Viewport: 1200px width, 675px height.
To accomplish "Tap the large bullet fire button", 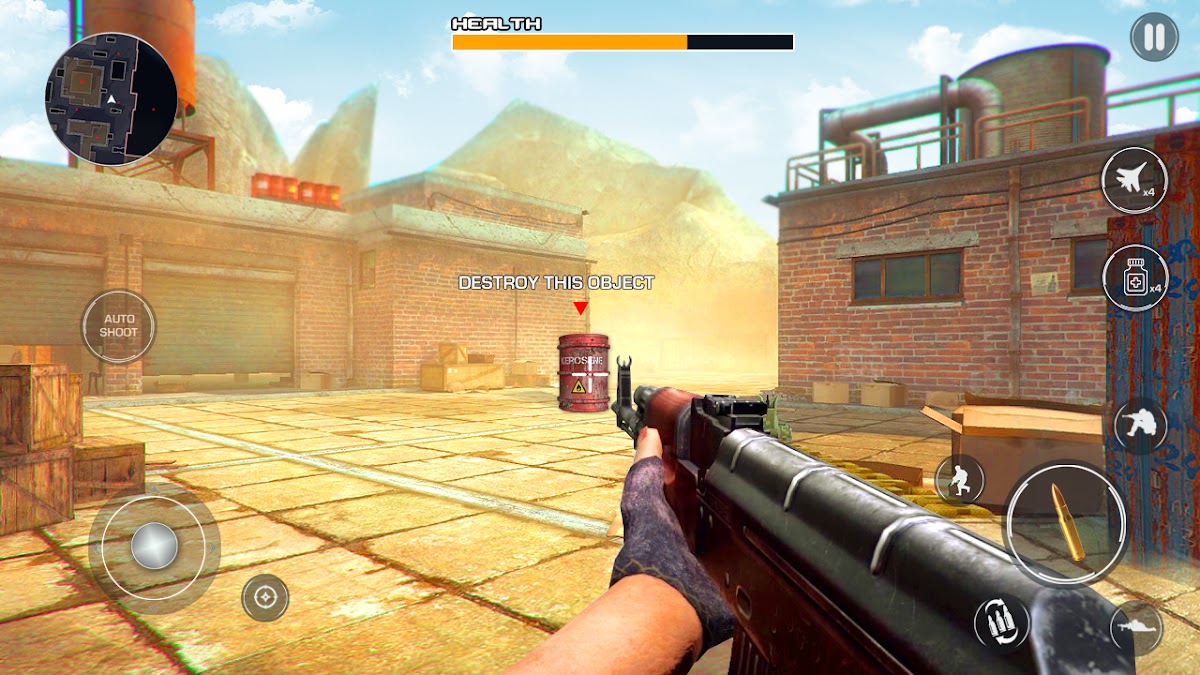I will click(x=1066, y=521).
